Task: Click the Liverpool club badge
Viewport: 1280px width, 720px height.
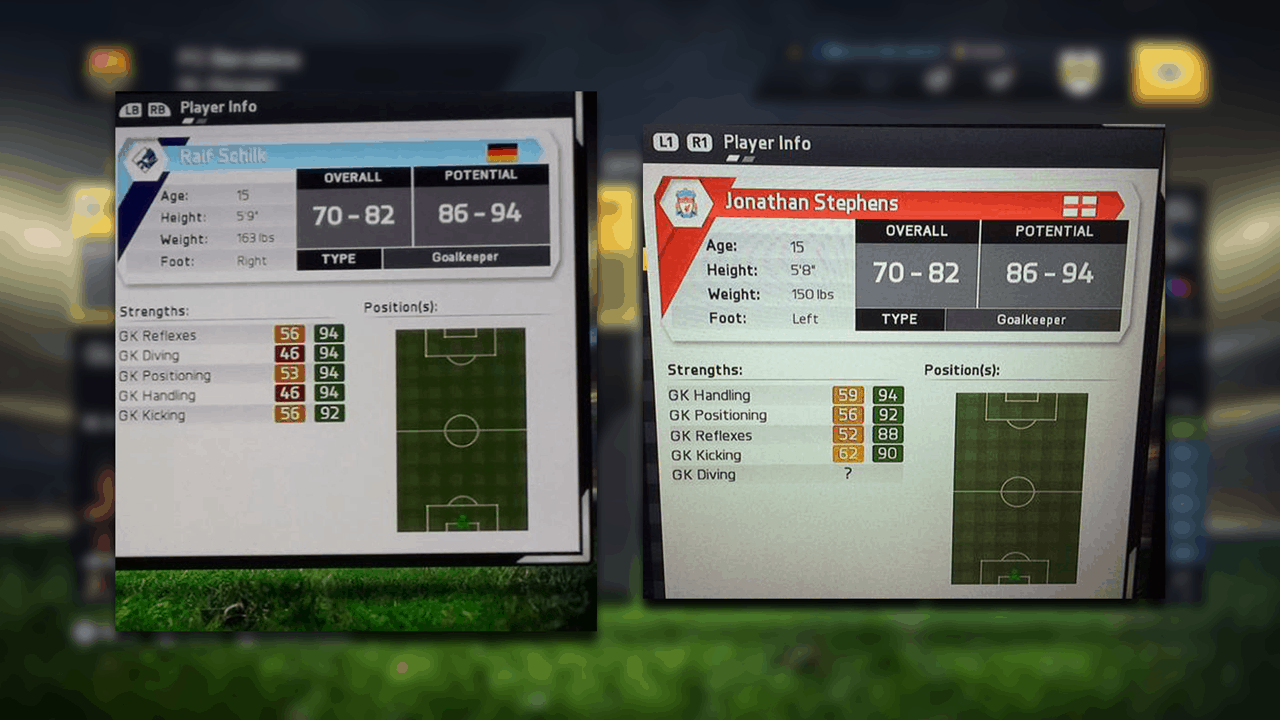Action: point(686,203)
